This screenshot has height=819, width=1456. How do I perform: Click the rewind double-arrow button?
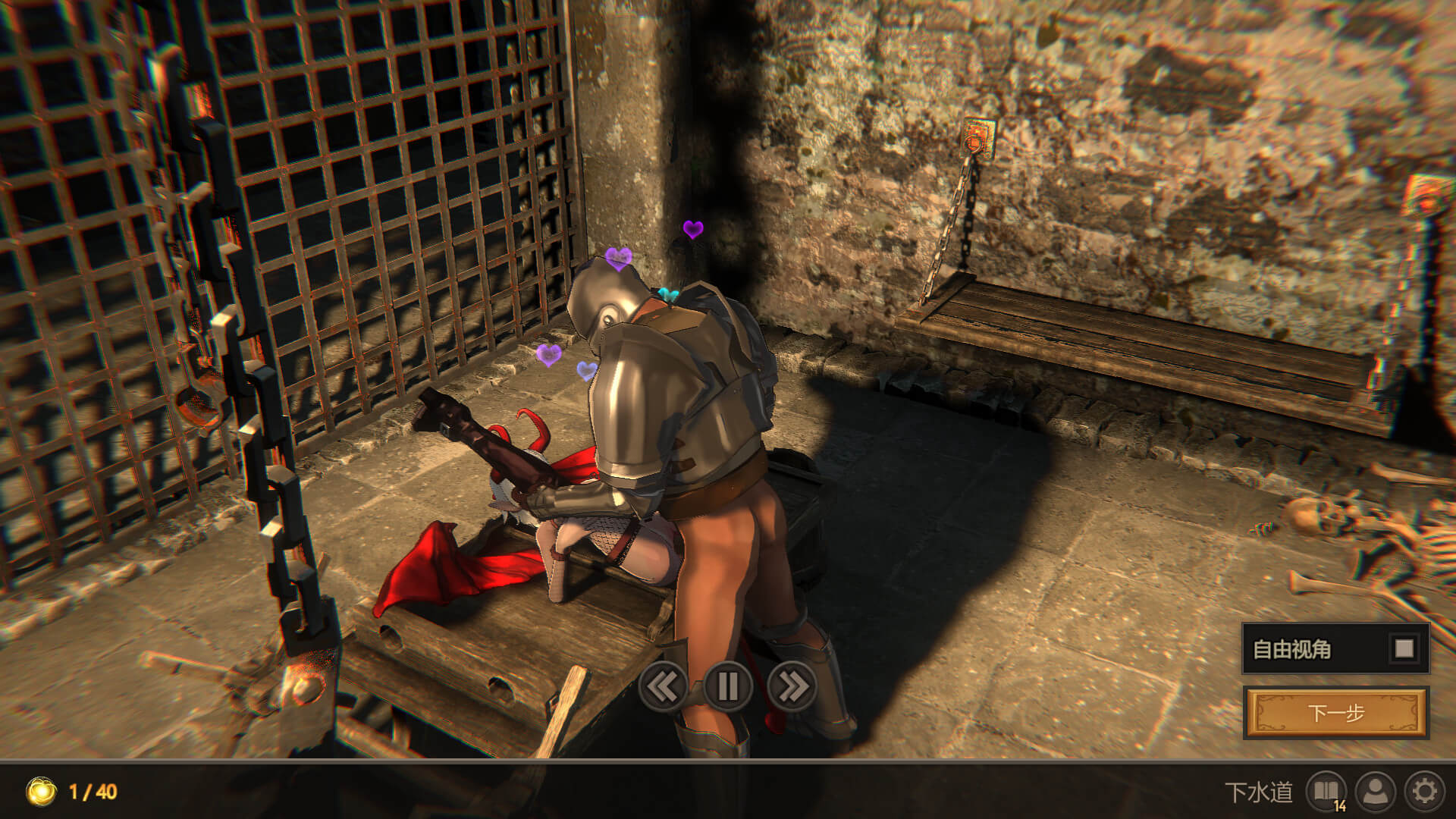point(663,687)
